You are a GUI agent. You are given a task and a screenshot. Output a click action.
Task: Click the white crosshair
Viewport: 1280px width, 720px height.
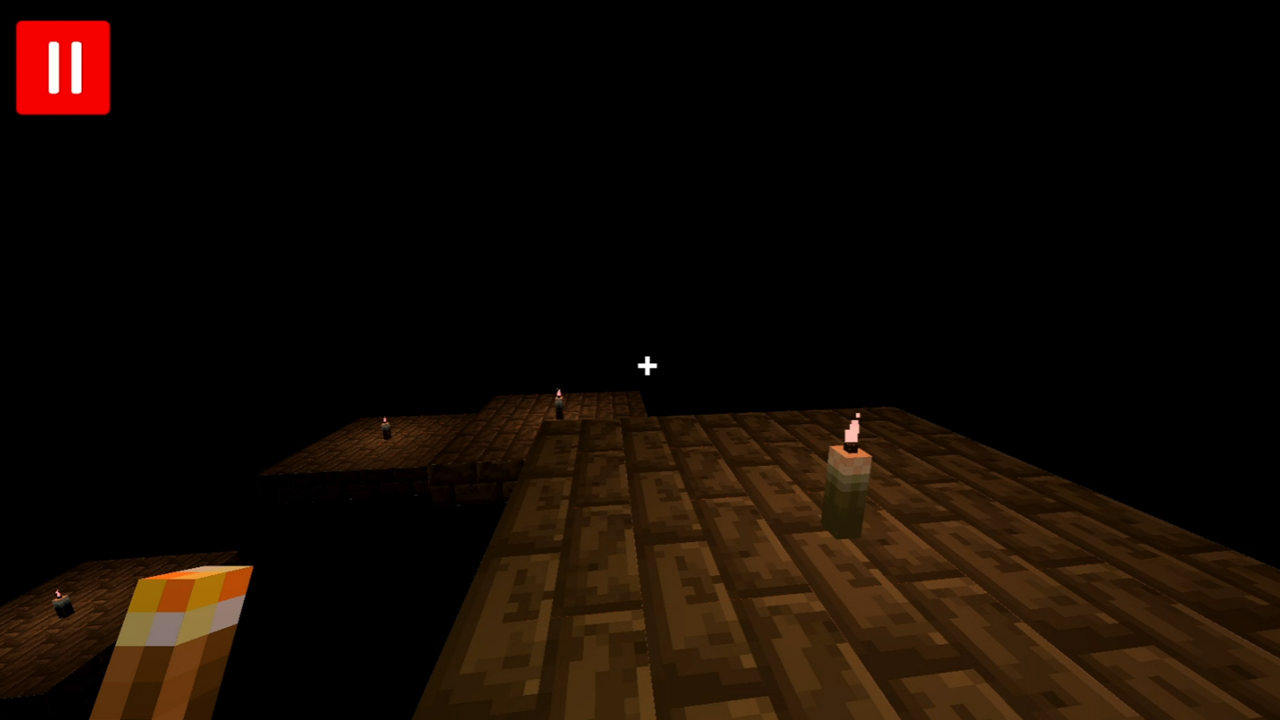point(646,366)
